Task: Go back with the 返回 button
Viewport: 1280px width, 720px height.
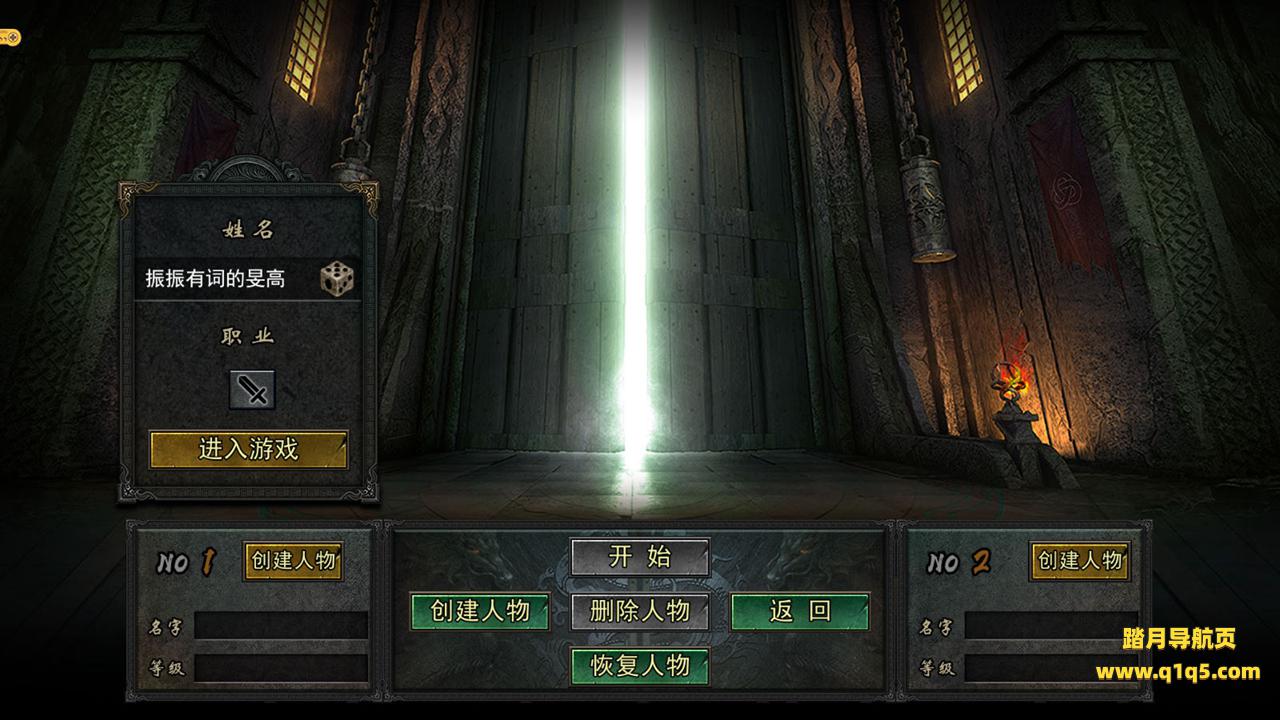Action: [x=800, y=611]
